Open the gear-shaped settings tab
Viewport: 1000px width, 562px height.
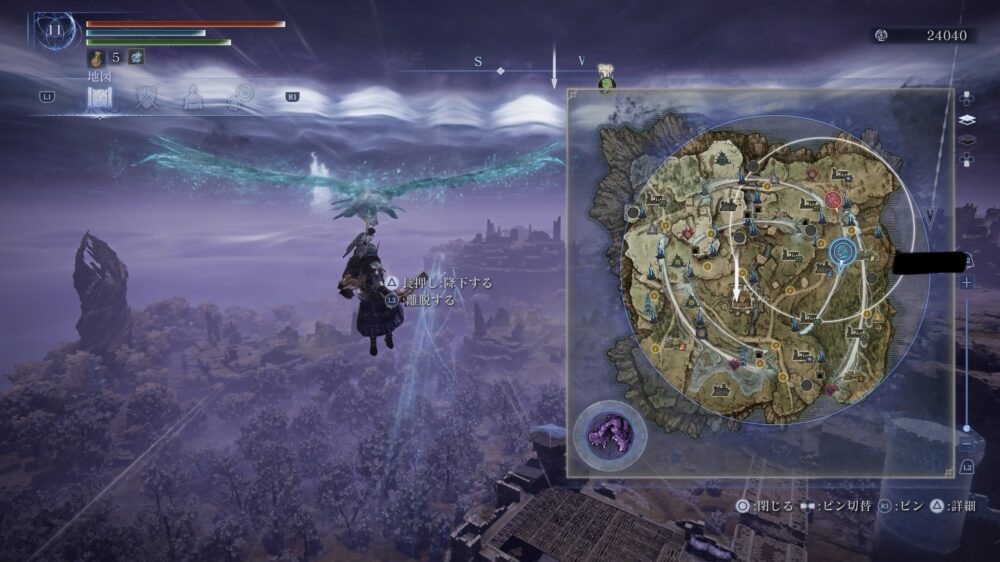239,97
